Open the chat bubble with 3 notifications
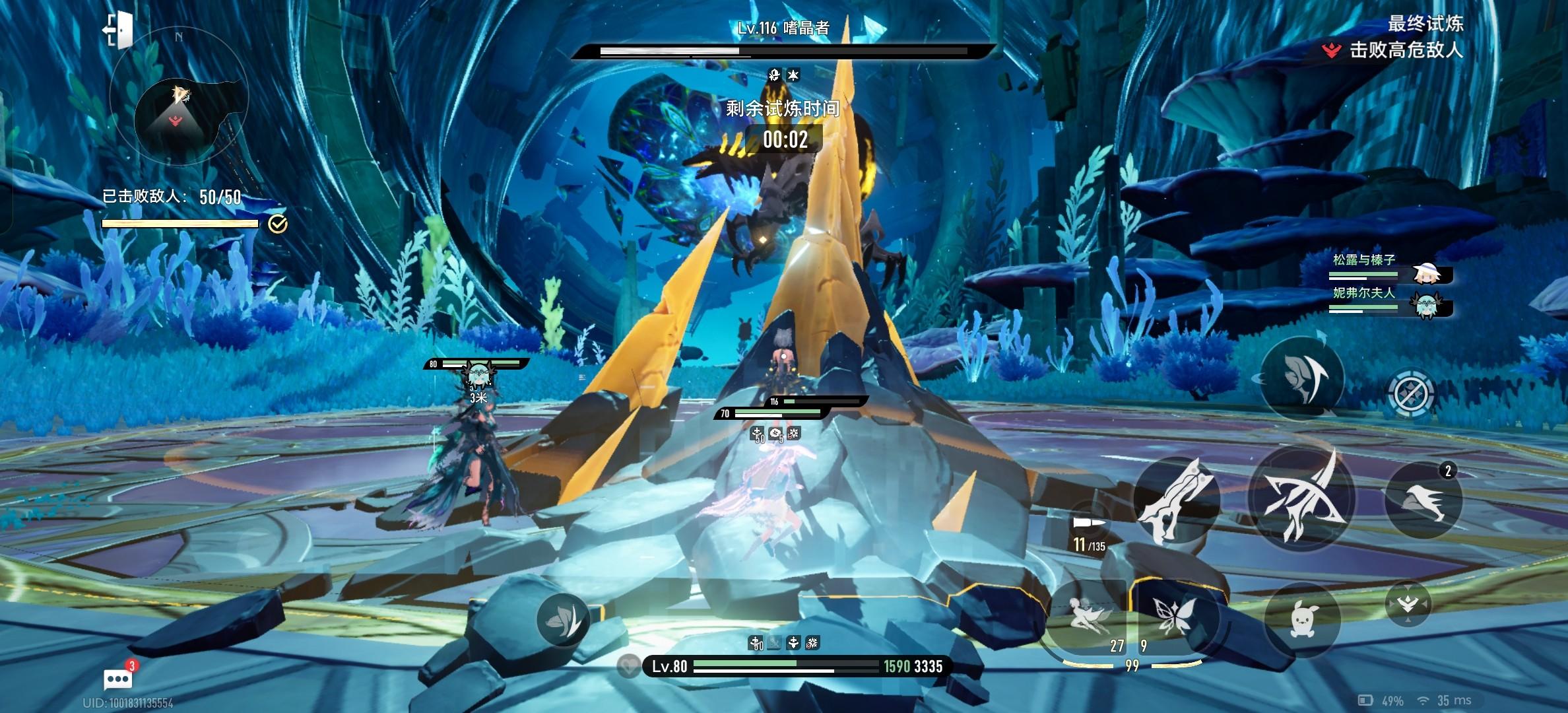 (118, 678)
